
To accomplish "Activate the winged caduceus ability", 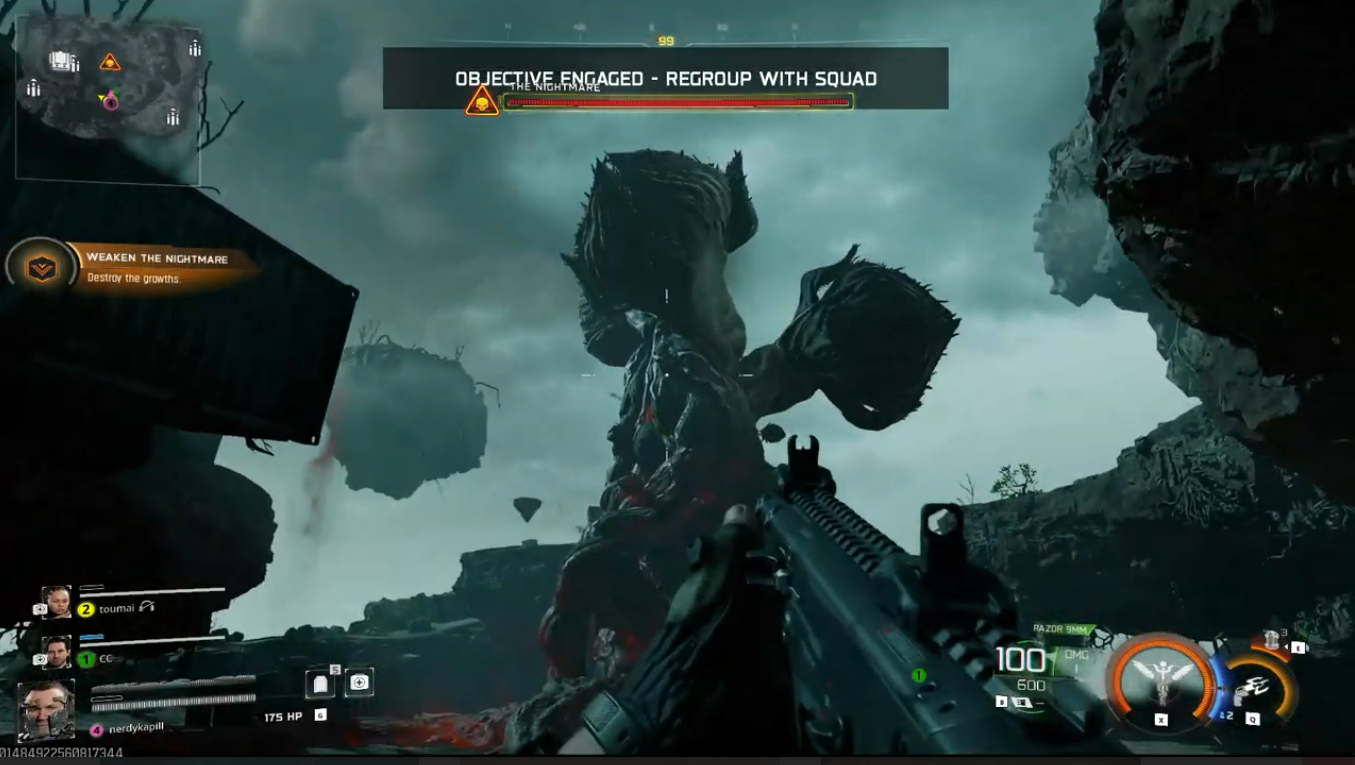I will click(1160, 681).
